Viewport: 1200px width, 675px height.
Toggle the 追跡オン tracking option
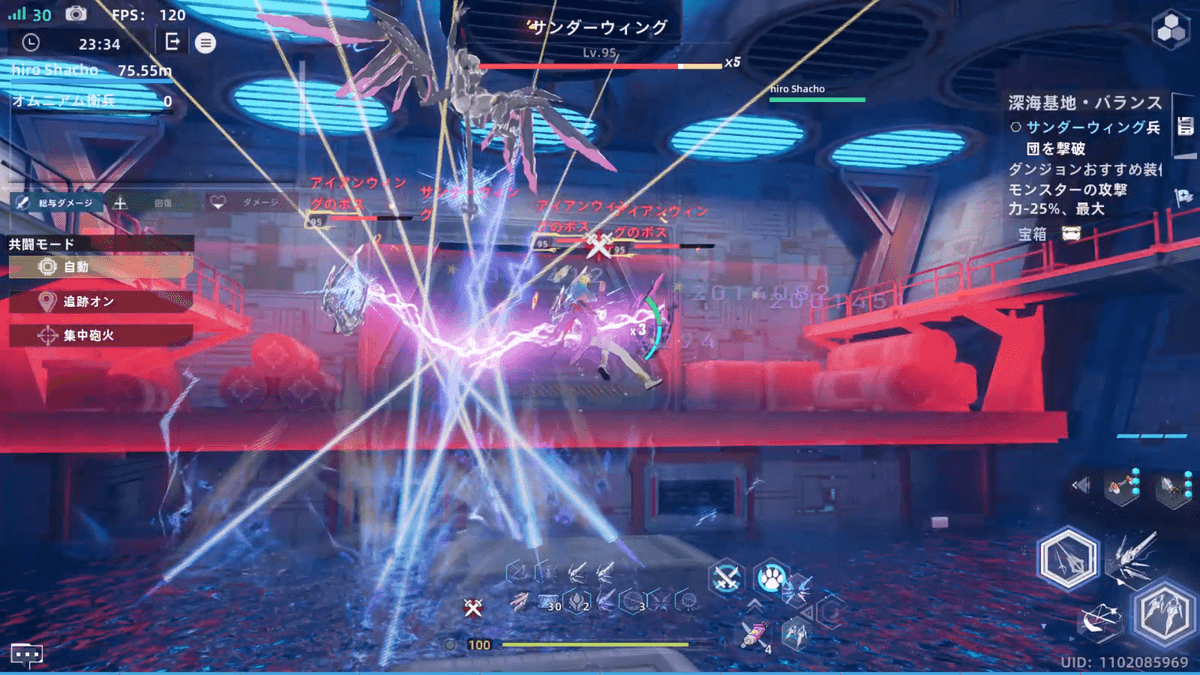point(100,301)
